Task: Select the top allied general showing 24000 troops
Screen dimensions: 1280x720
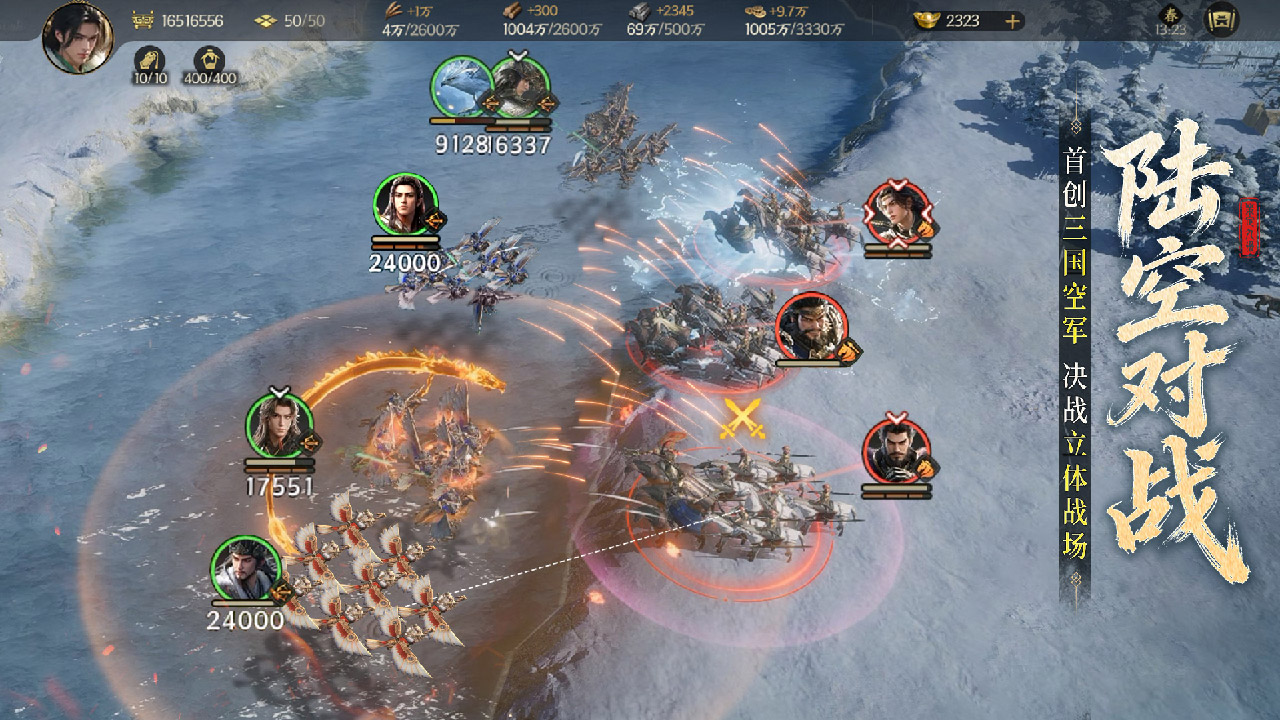Action: click(x=406, y=206)
